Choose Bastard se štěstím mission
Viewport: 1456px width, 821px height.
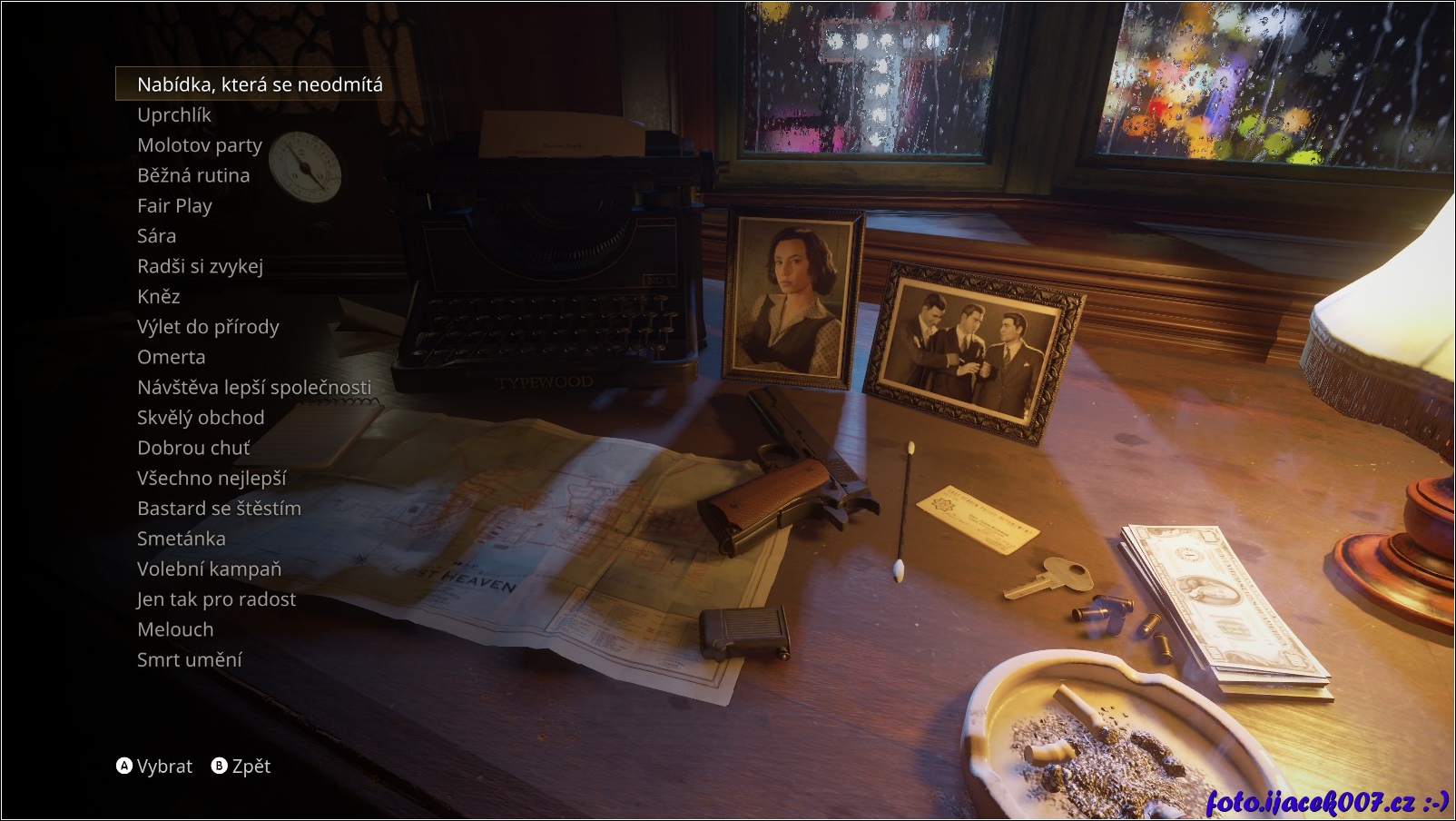click(x=219, y=509)
